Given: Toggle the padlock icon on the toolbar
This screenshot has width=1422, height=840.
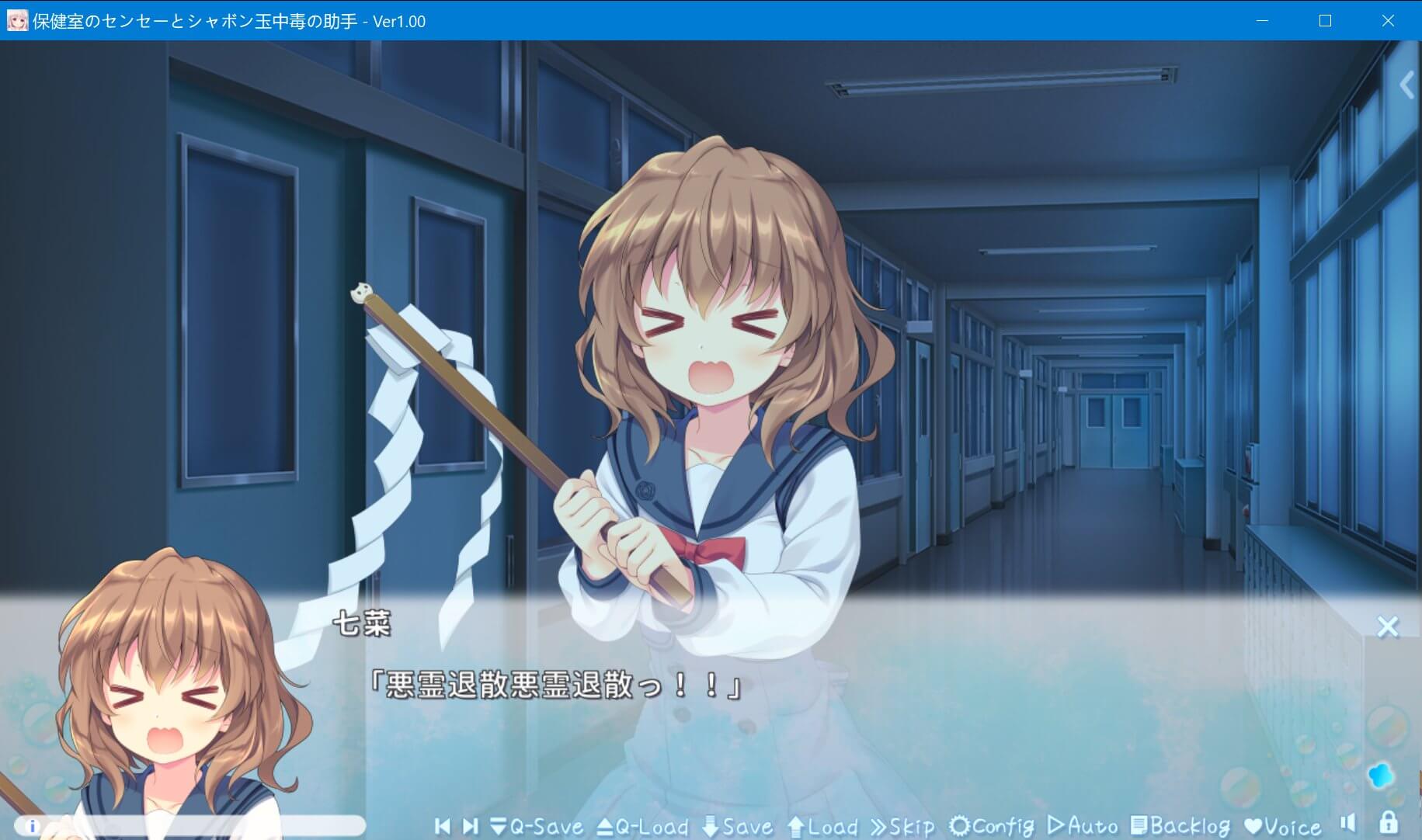Looking at the screenshot, I should pyautogui.click(x=1388, y=822).
